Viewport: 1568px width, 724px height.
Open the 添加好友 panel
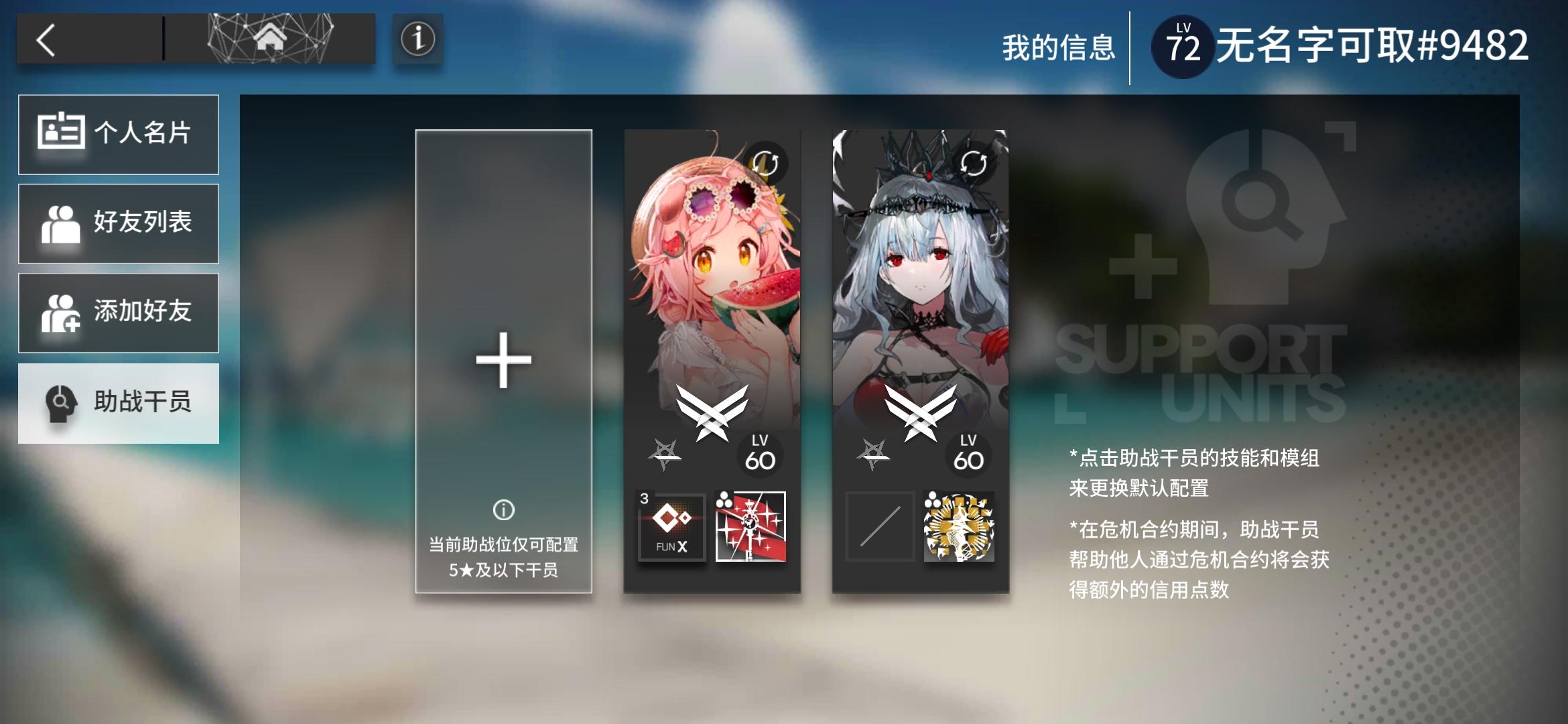[119, 312]
